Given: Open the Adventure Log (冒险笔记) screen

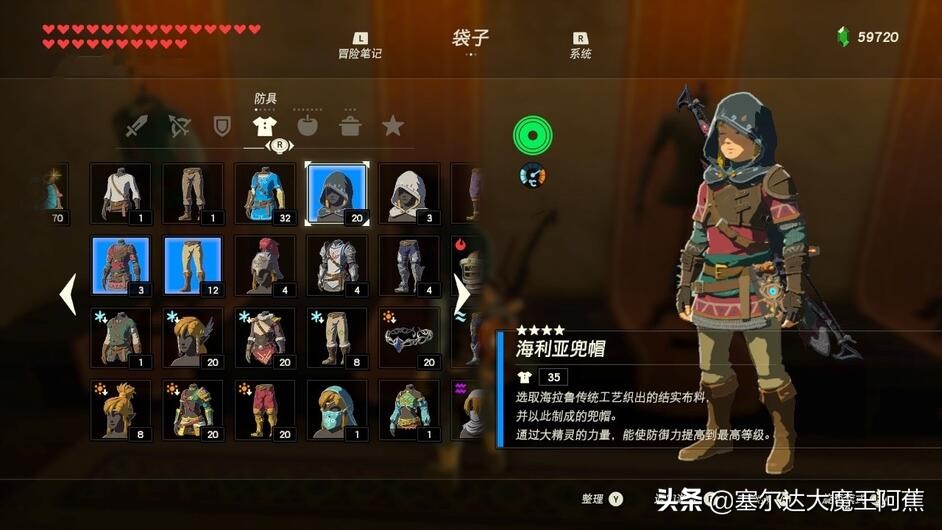Looking at the screenshot, I should (x=360, y=45).
